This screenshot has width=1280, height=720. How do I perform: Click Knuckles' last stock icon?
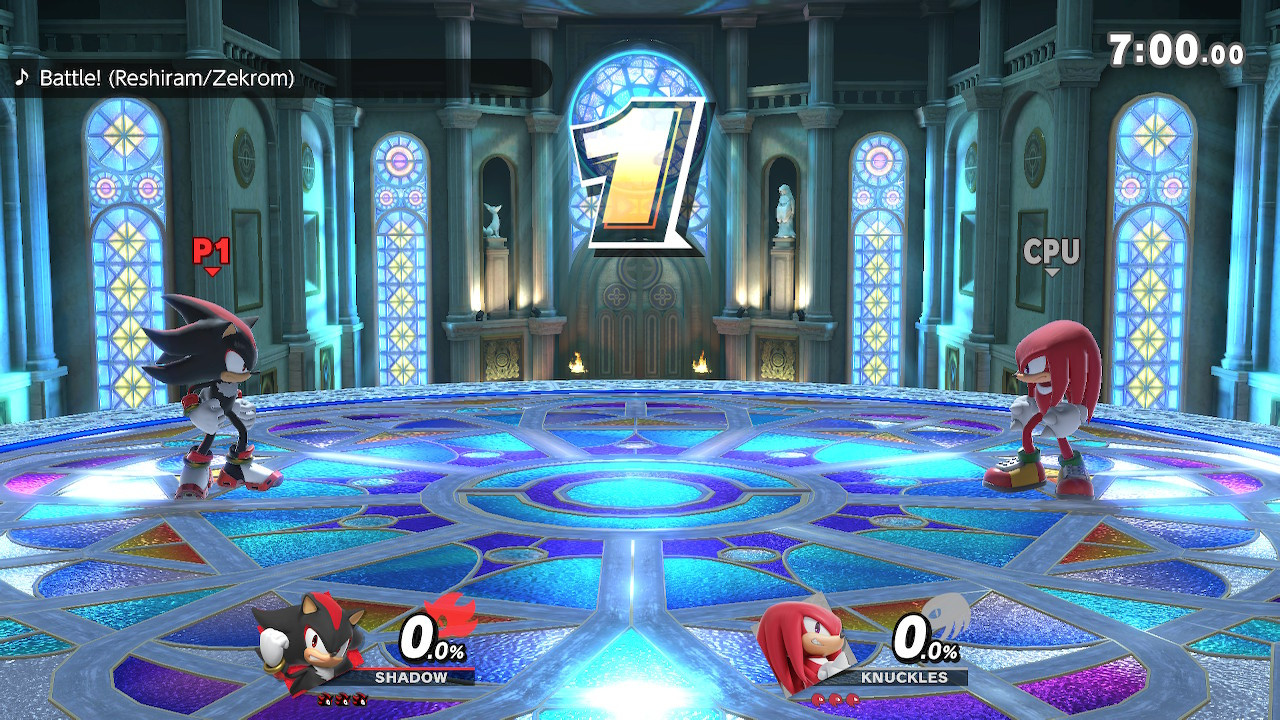[853, 700]
